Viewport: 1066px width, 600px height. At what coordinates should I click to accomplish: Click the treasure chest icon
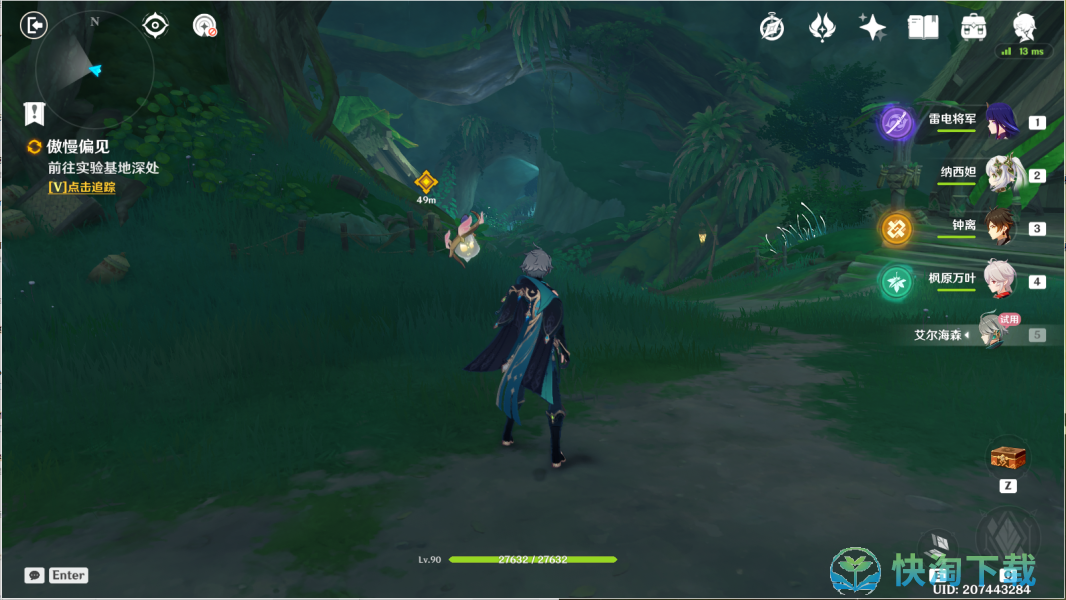coord(1008,458)
